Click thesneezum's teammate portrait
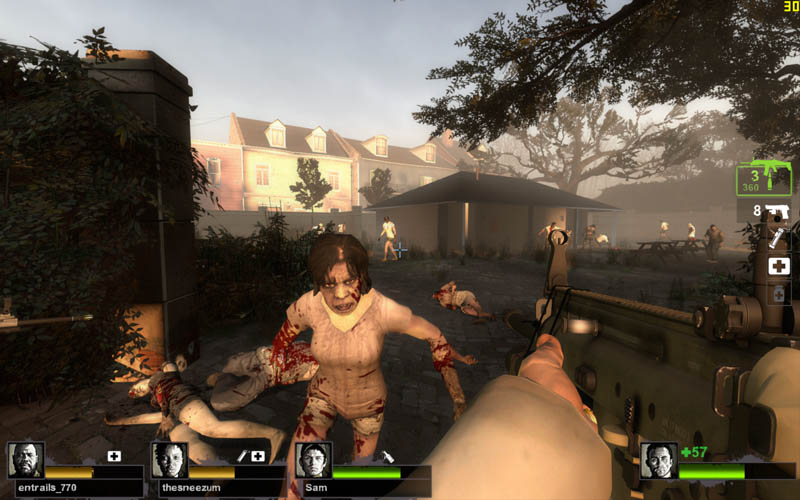Viewport: 800px width, 500px height. click(x=169, y=460)
